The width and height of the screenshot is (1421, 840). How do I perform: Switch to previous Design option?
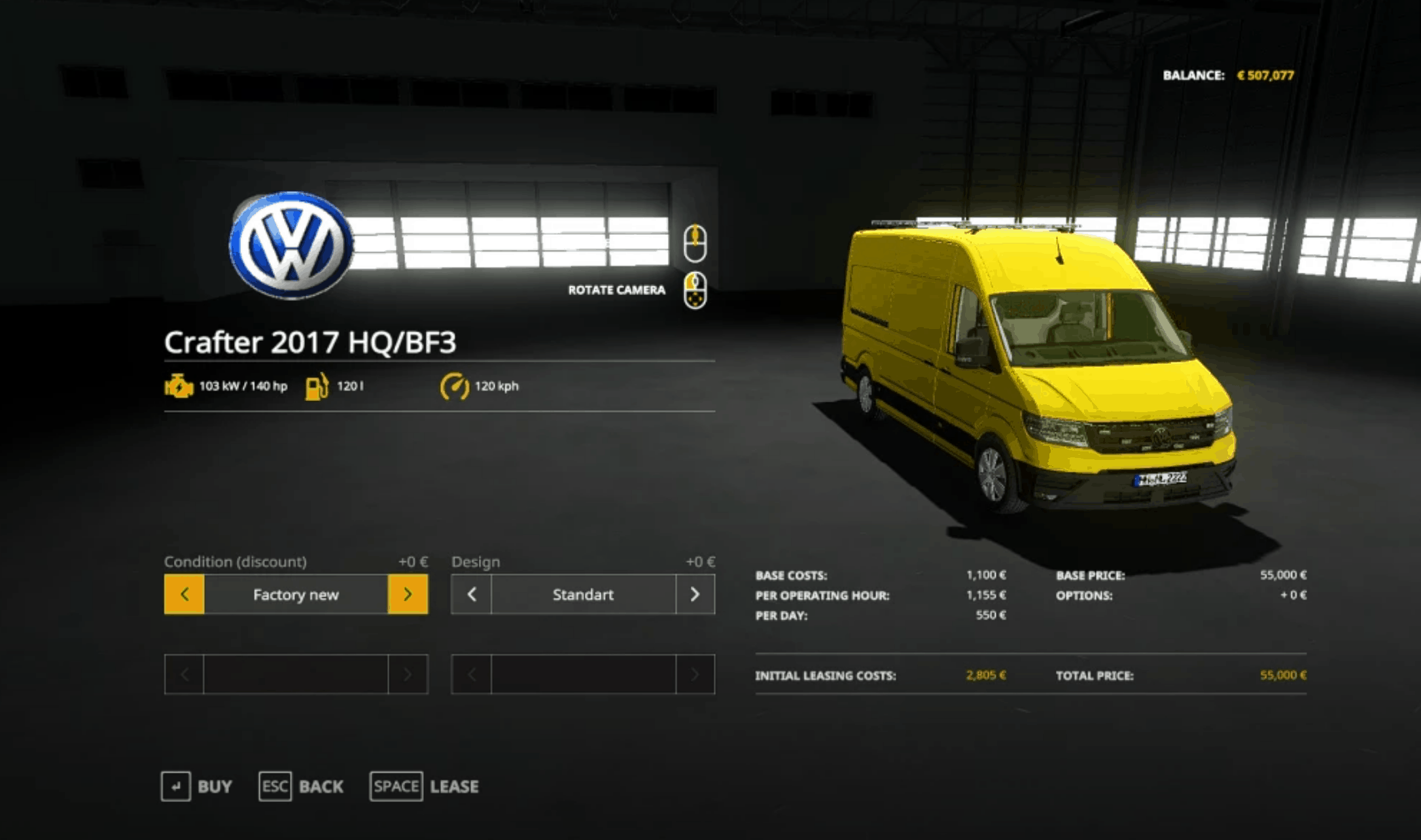471,594
